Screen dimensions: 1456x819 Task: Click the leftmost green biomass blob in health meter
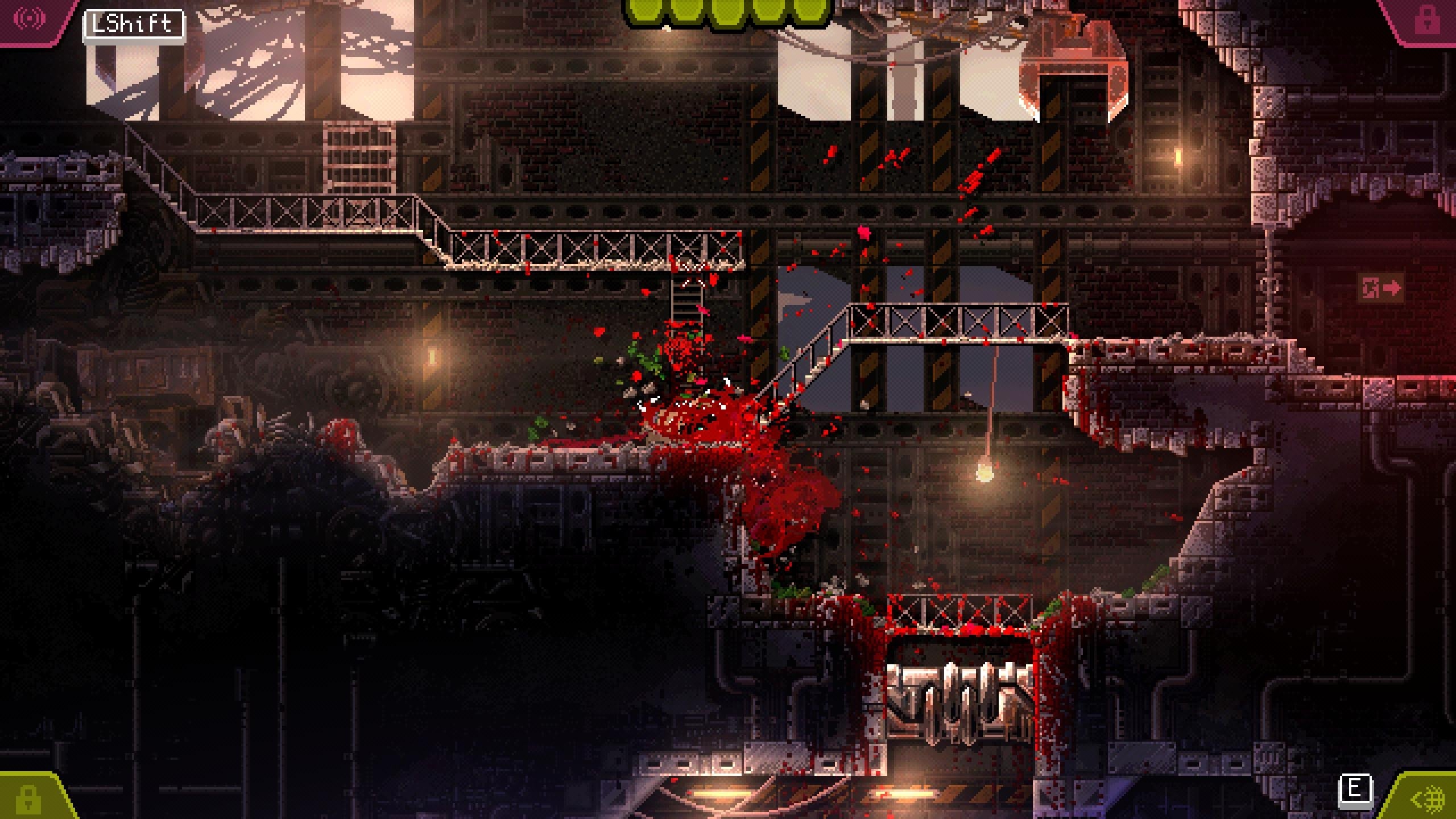pos(643,10)
